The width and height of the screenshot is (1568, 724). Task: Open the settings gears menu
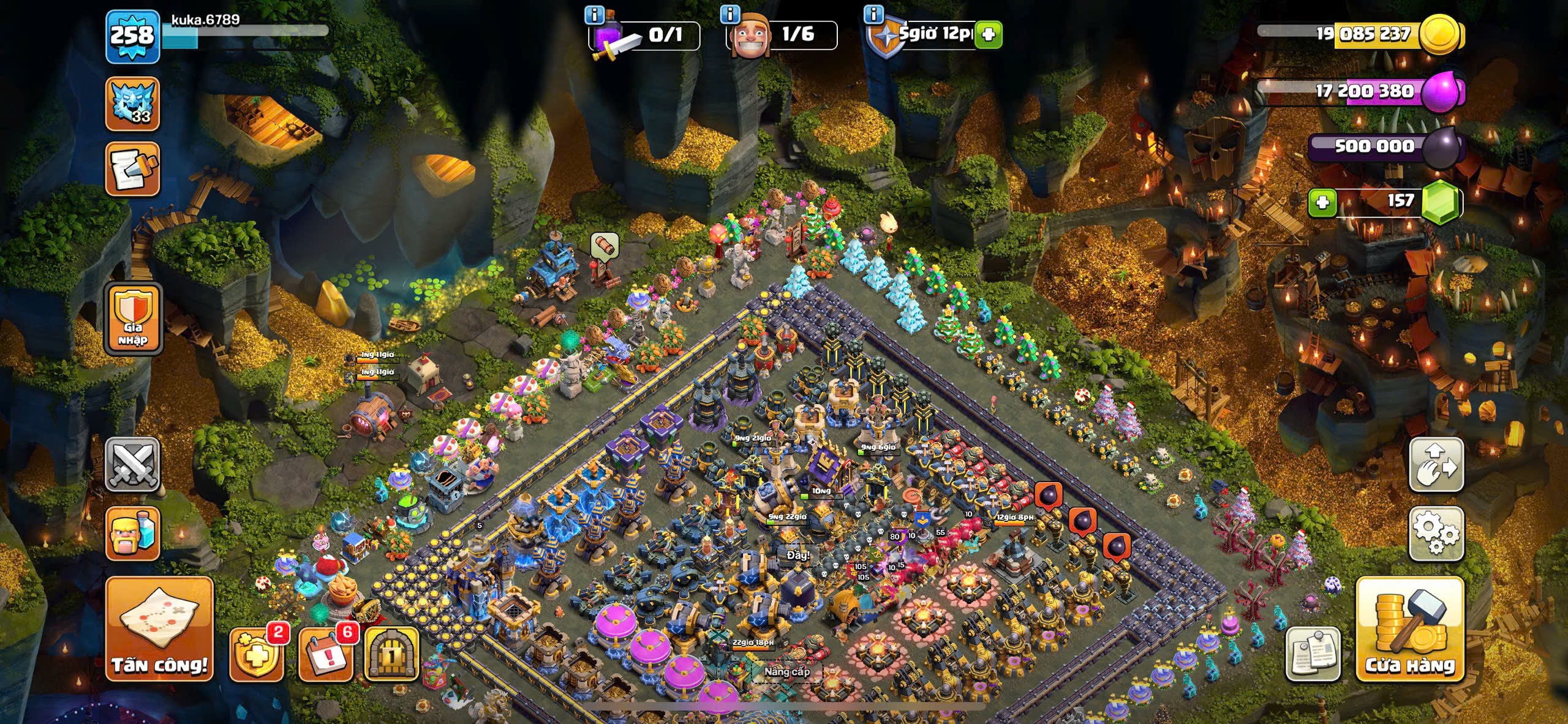tap(1436, 533)
